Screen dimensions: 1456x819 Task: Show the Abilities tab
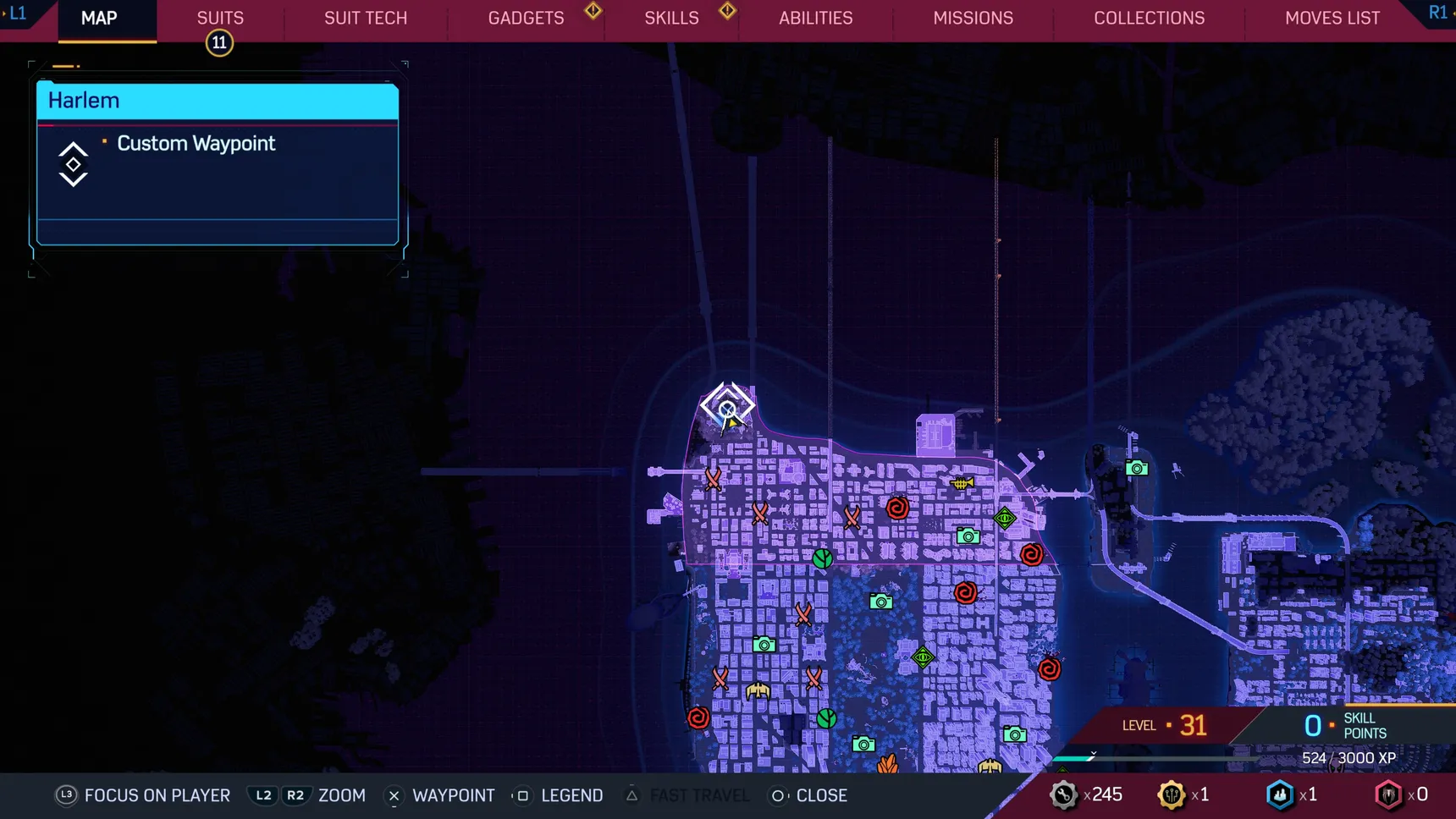(815, 18)
